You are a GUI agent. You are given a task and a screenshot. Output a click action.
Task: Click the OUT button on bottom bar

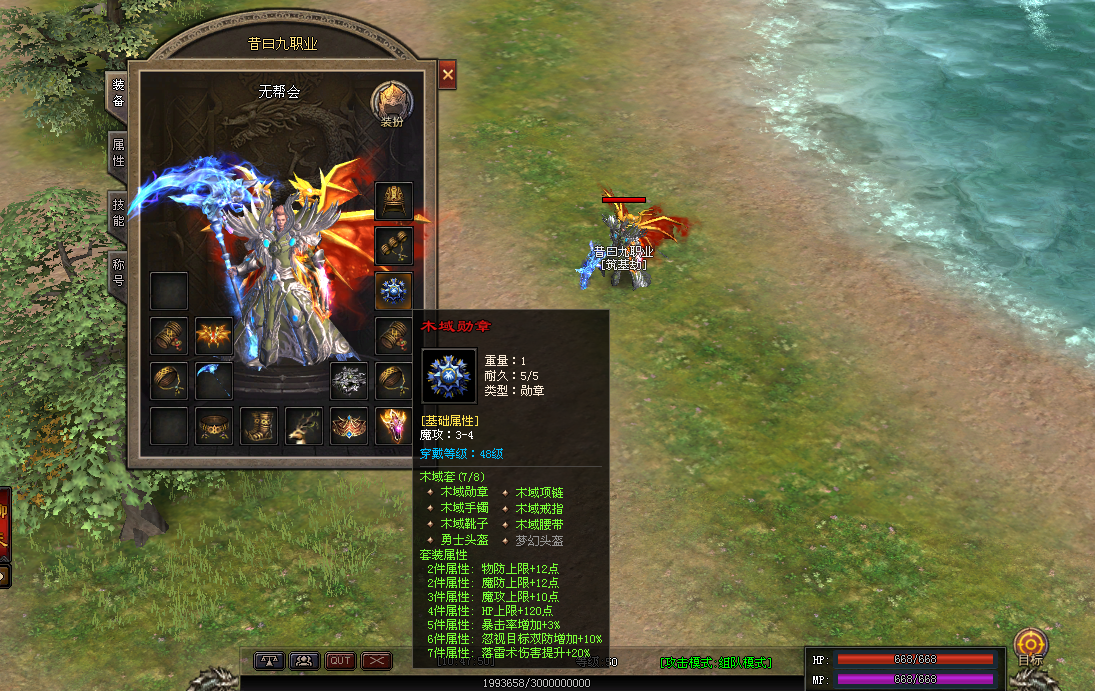pyautogui.click(x=341, y=660)
